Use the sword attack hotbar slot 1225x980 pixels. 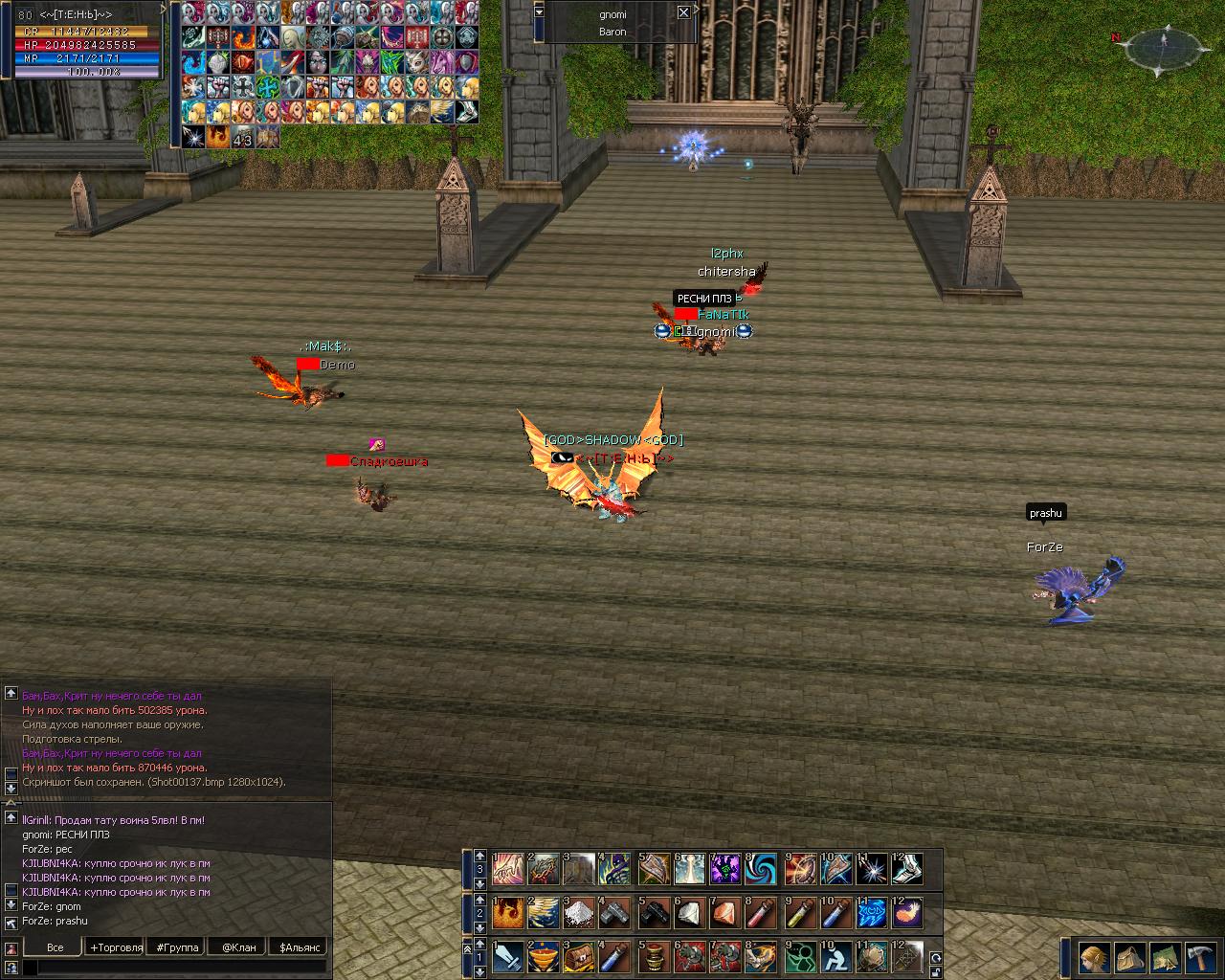[508, 956]
